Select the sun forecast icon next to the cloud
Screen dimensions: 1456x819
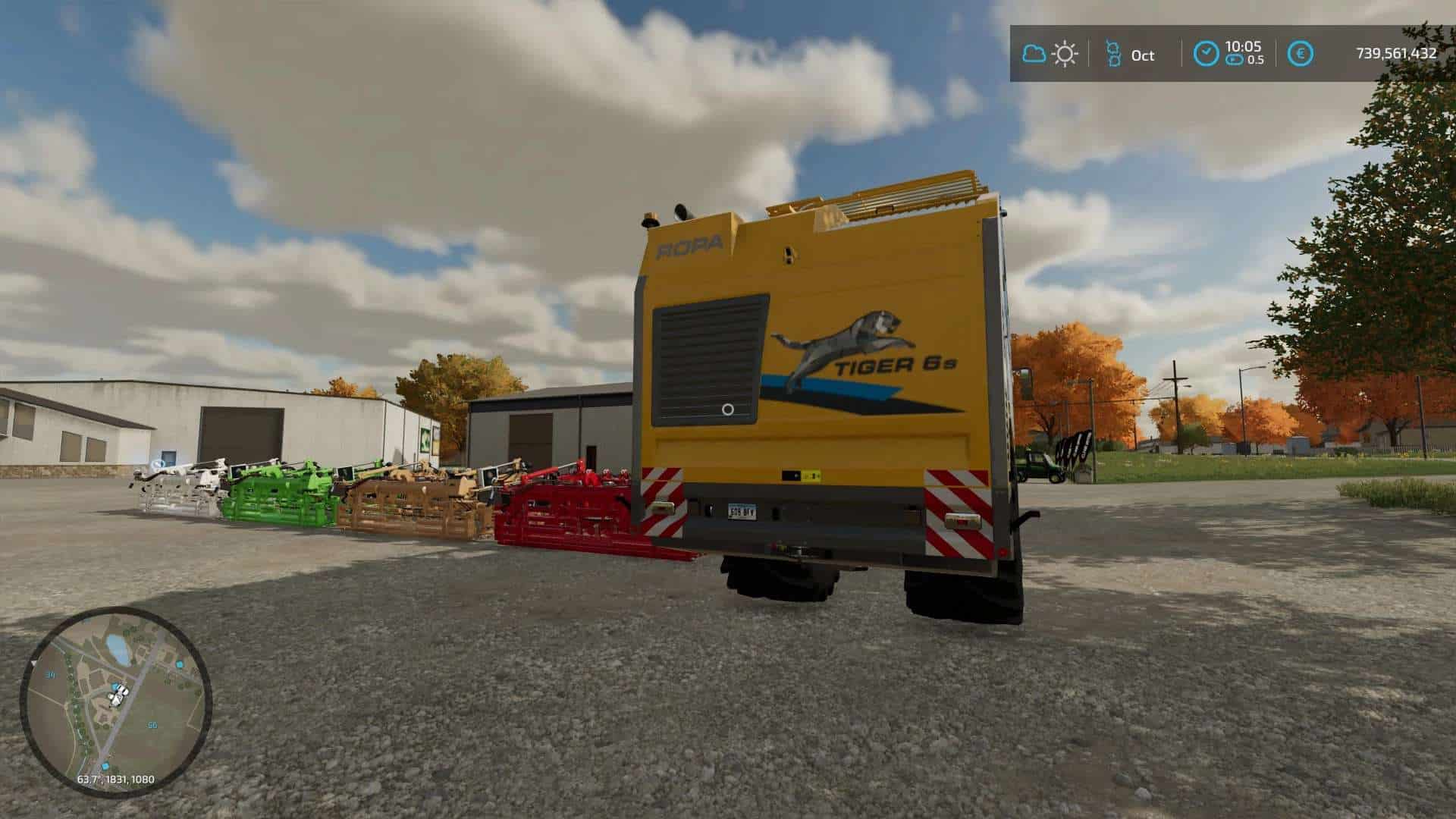click(1064, 53)
